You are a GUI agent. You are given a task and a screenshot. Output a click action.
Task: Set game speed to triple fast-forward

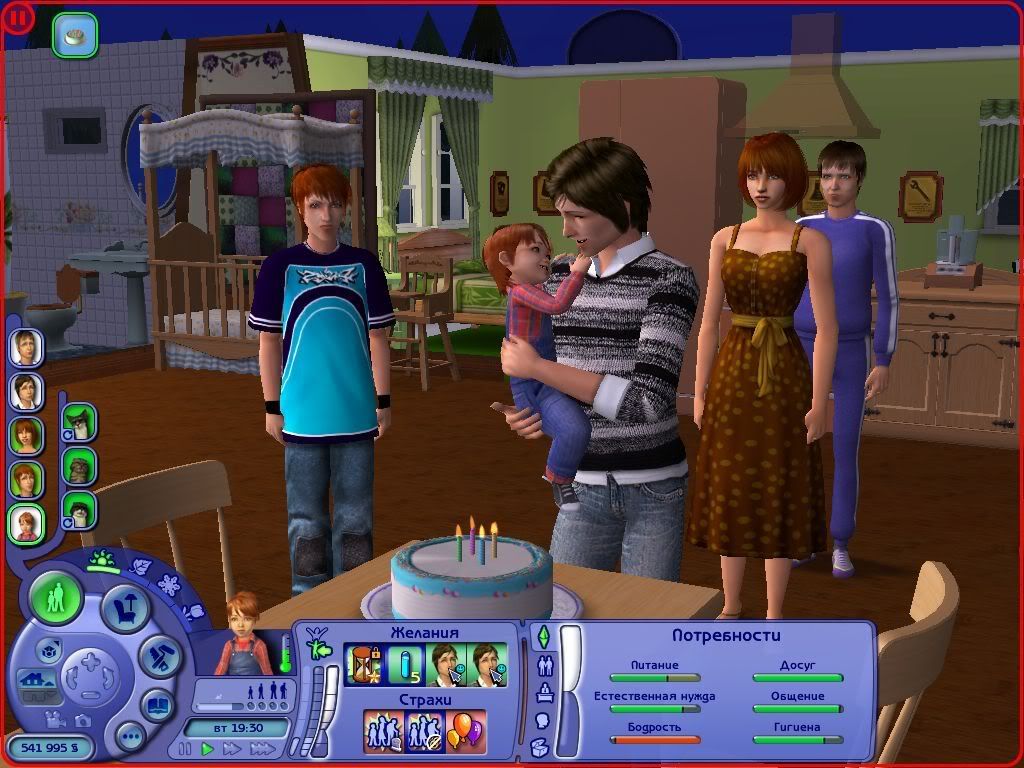point(262,748)
